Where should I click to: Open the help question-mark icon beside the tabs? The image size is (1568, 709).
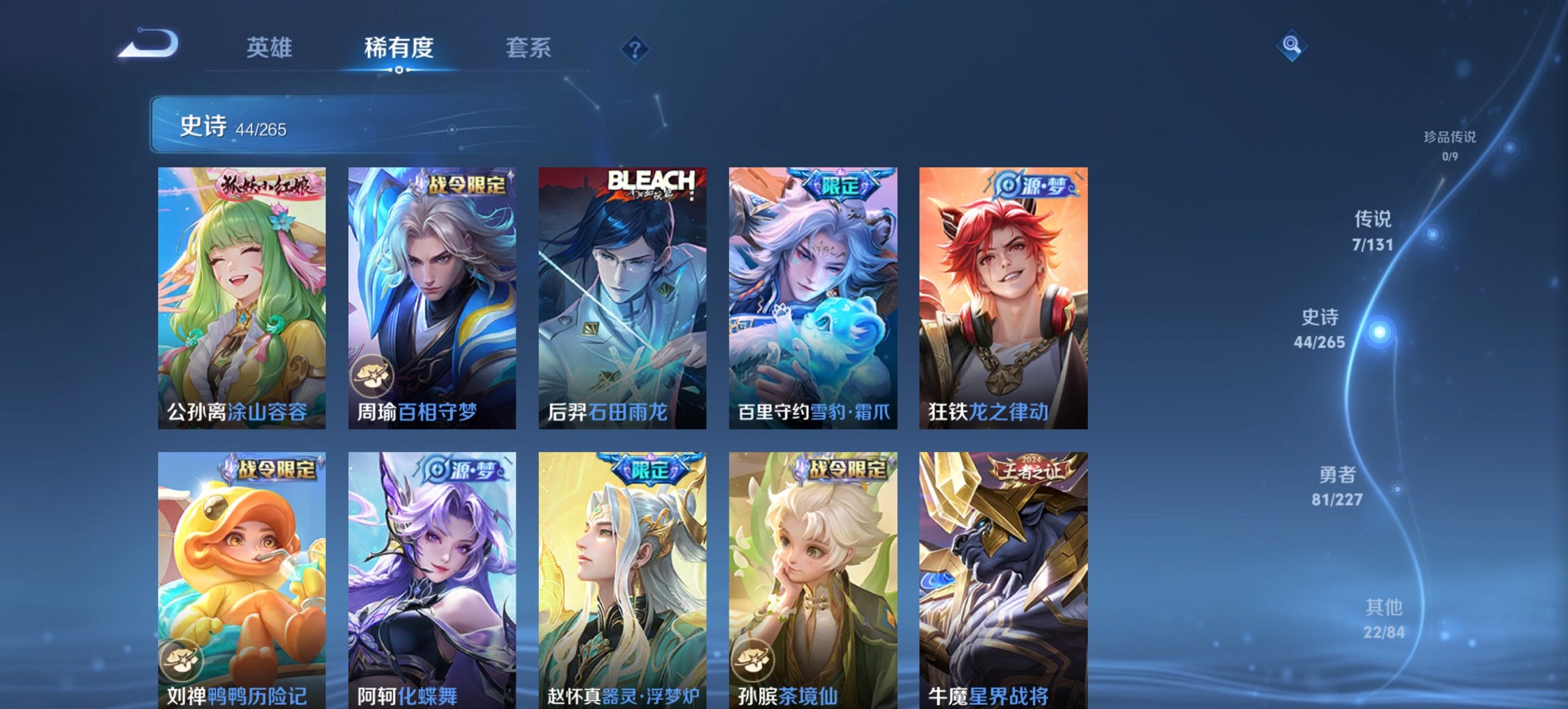pyautogui.click(x=635, y=48)
